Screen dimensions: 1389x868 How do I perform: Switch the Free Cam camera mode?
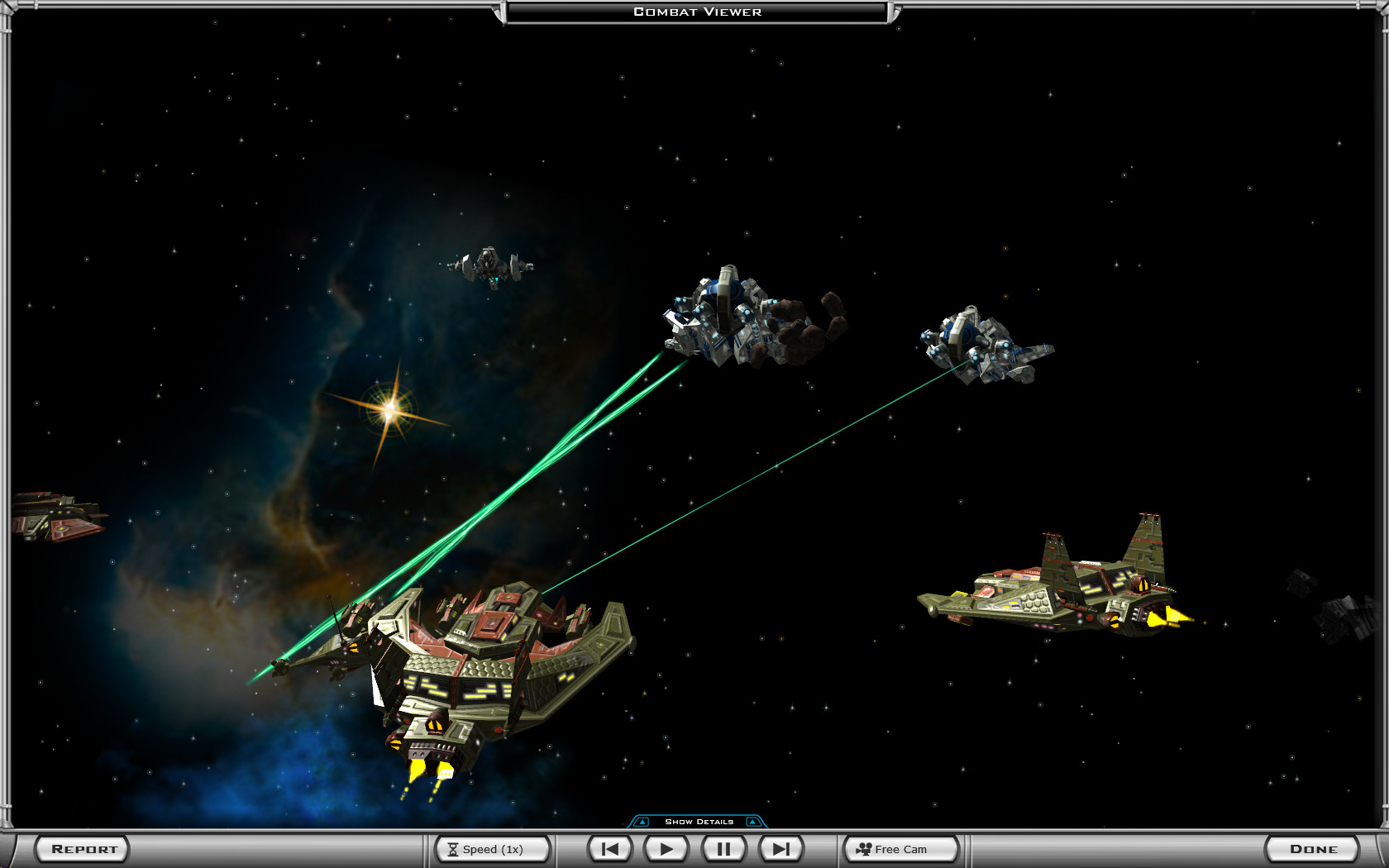pyautogui.click(x=900, y=849)
